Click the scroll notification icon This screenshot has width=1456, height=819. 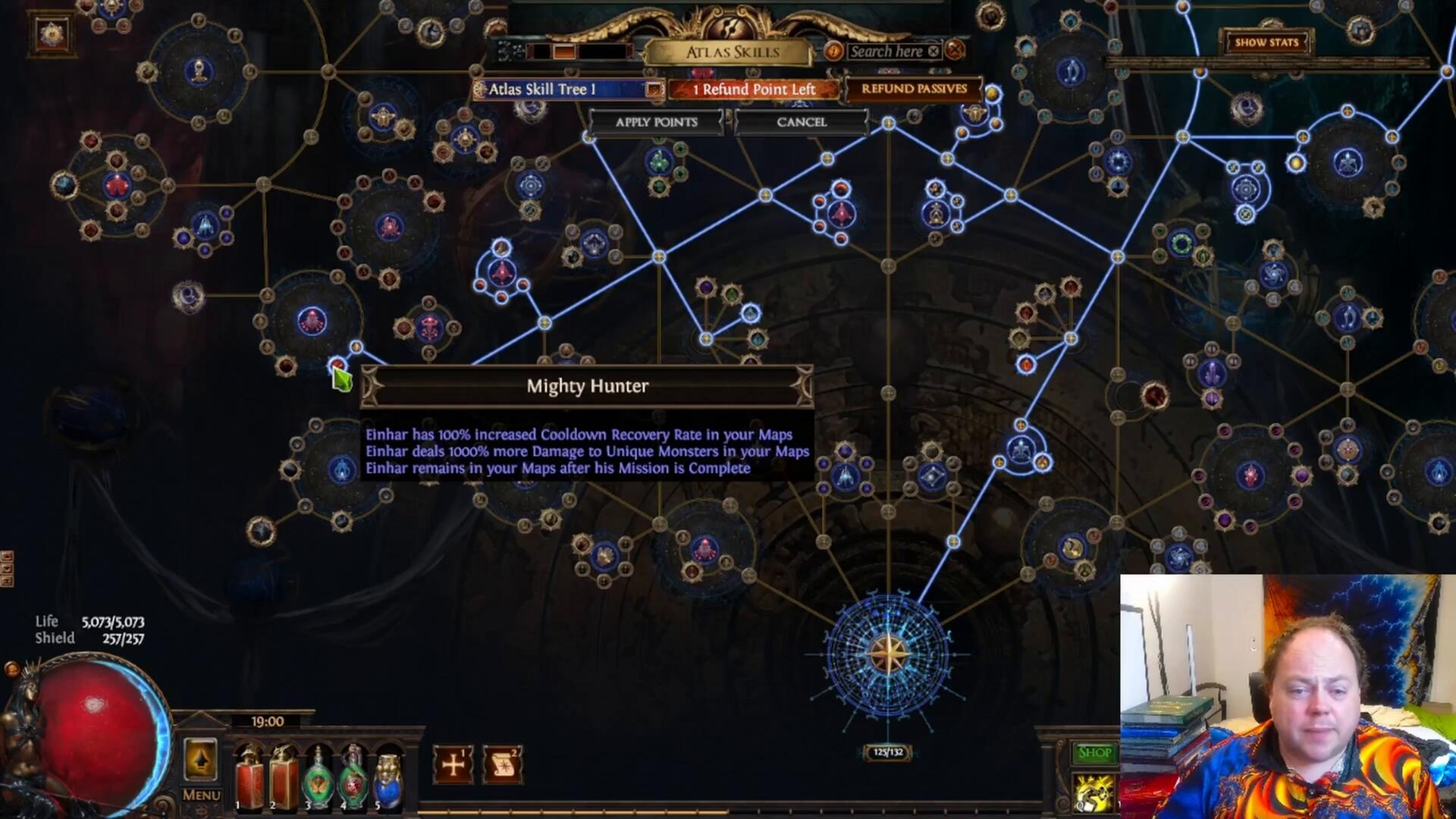click(x=502, y=764)
